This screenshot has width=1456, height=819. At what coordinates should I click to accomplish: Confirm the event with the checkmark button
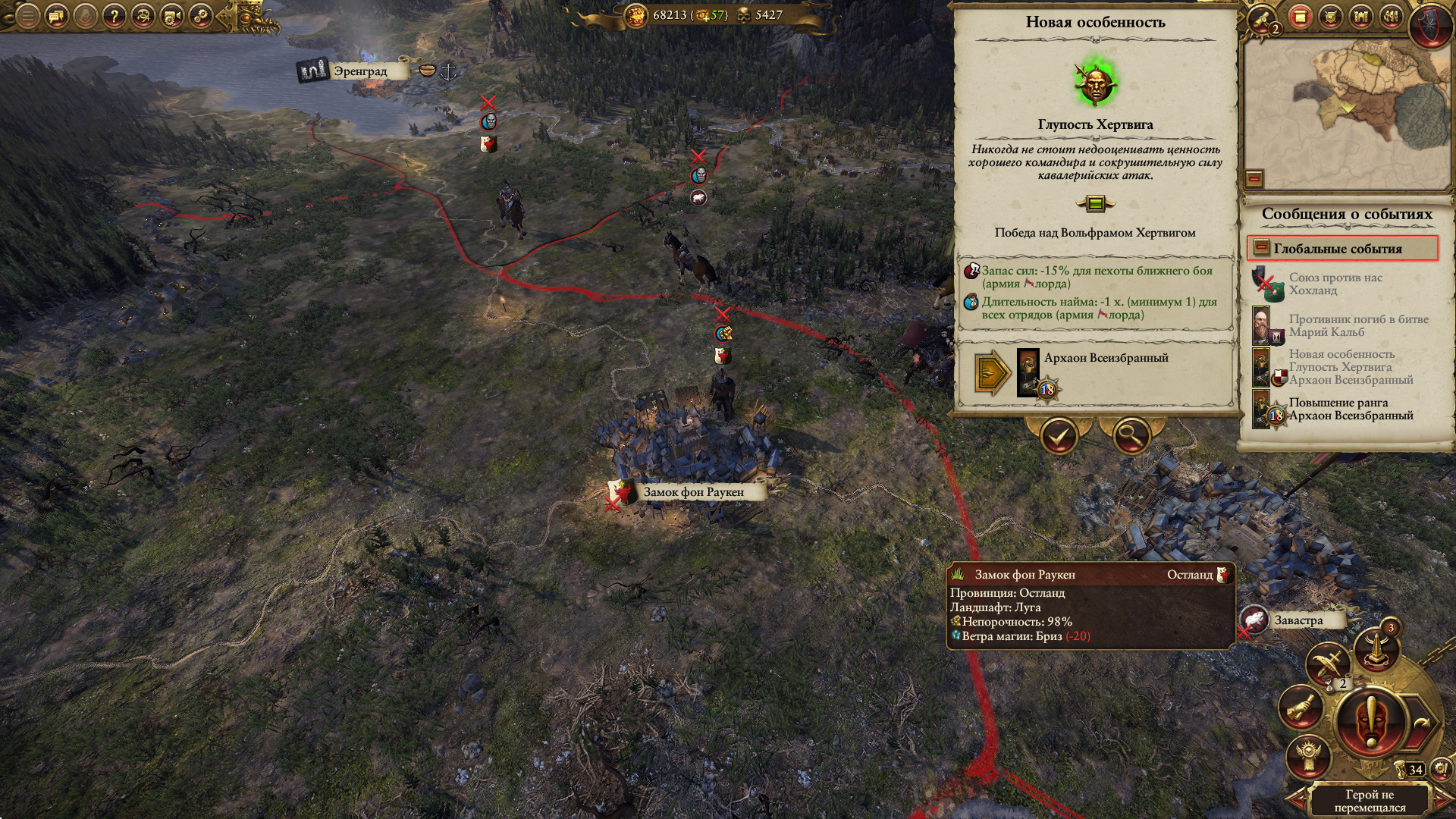tap(1059, 436)
